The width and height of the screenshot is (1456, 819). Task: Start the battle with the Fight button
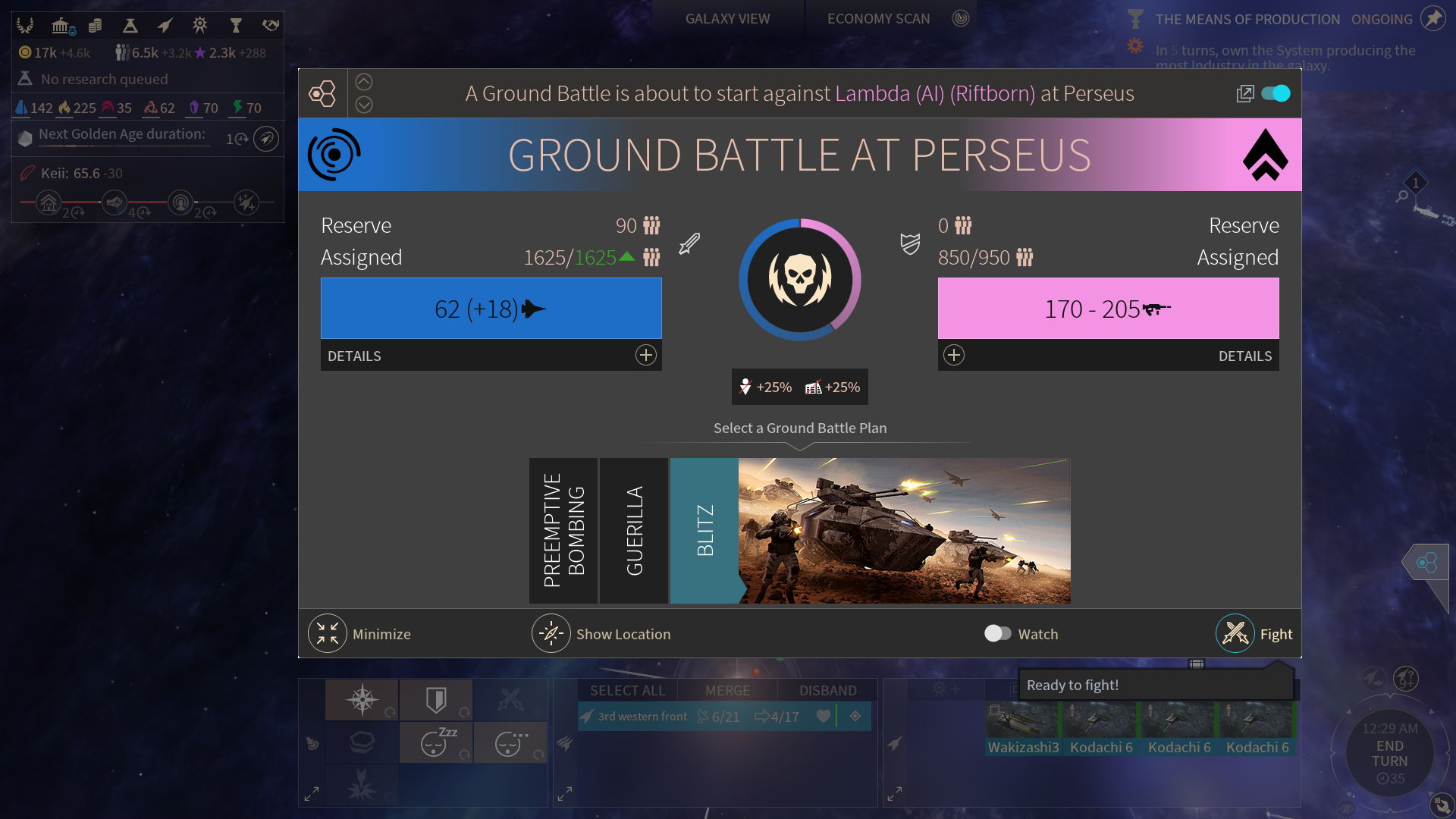[1236, 634]
